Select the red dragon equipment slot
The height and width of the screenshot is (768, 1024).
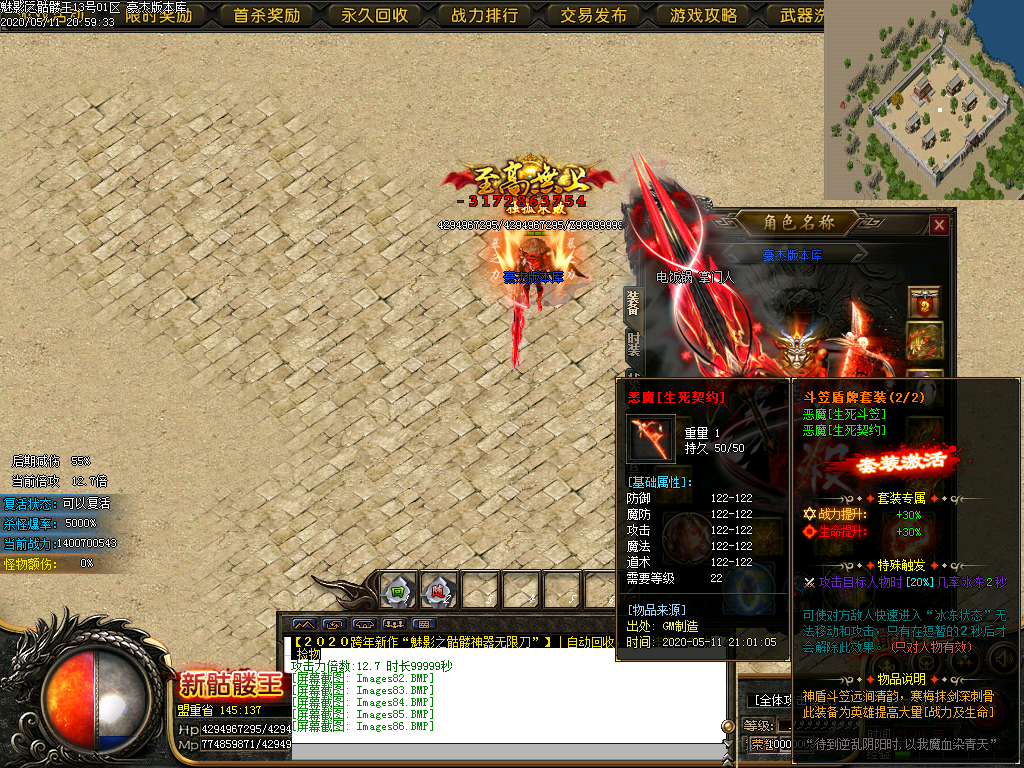tap(924, 338)
